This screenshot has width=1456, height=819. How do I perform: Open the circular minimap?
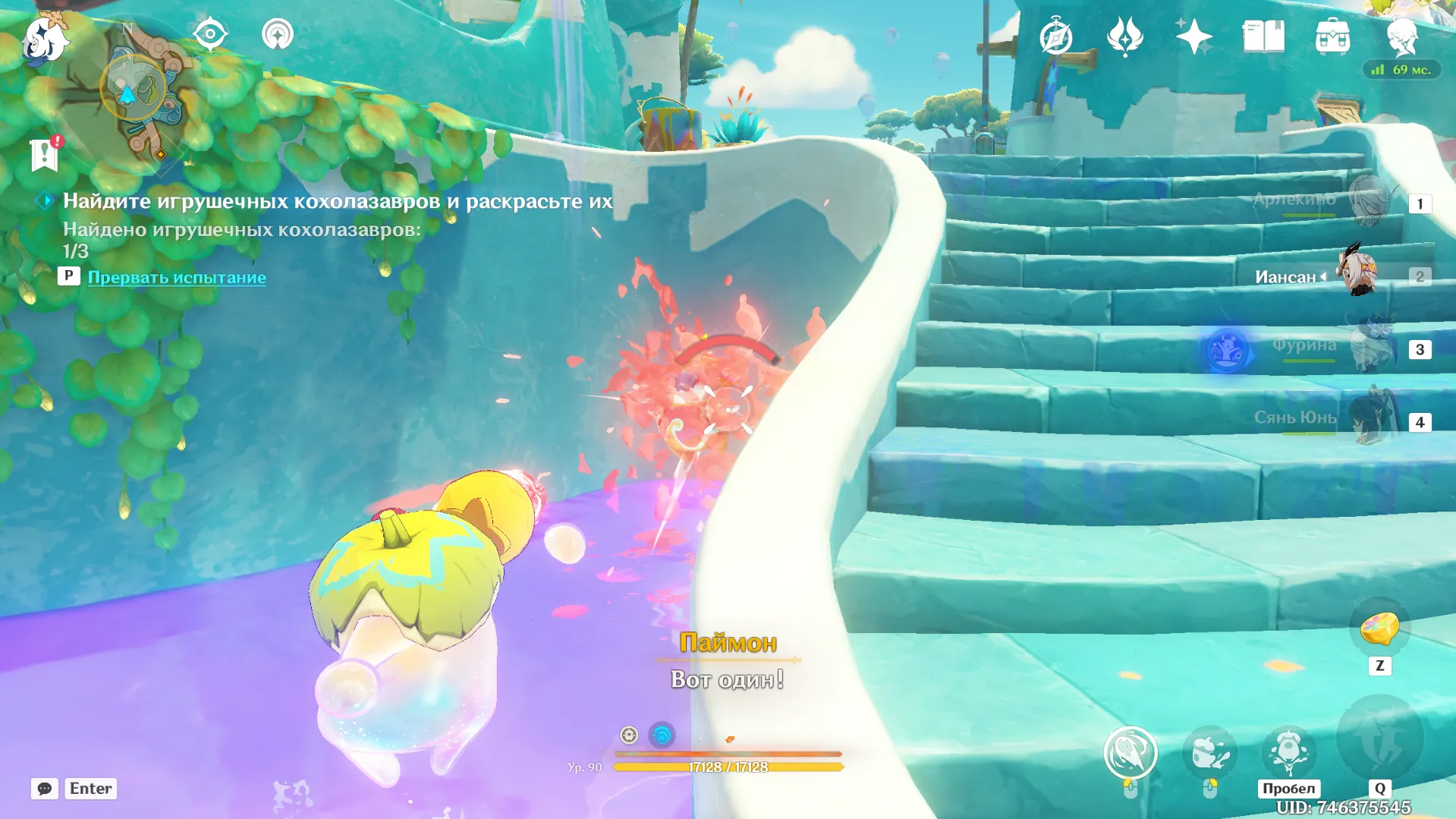pos(137,89)
